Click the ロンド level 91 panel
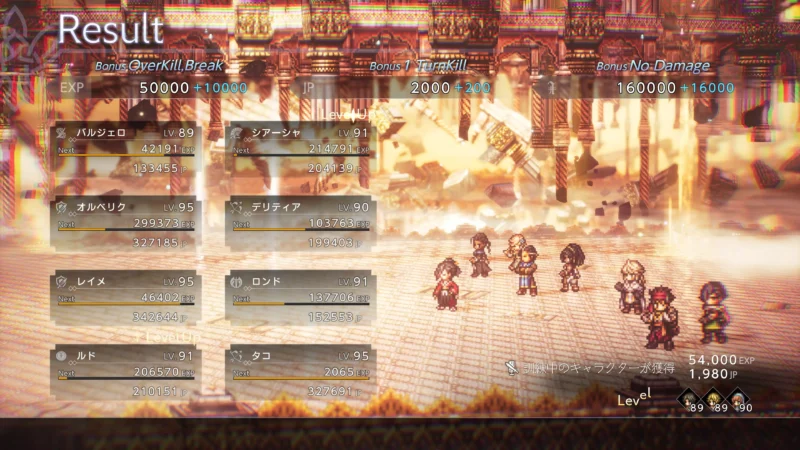 pos(299,299)
